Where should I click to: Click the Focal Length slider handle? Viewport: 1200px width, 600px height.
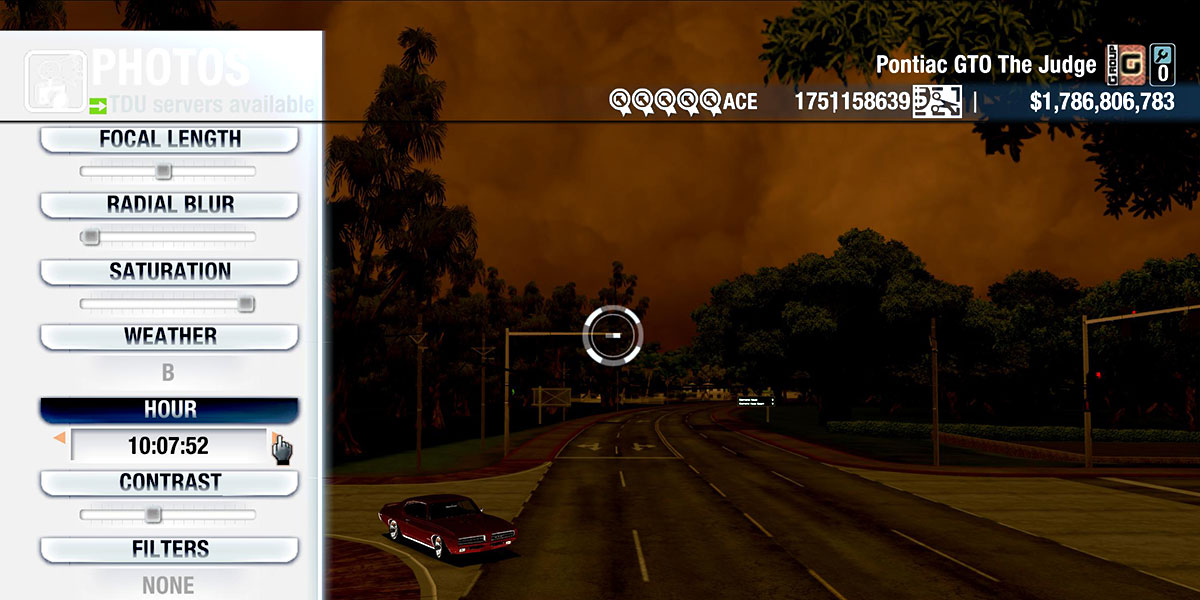pyautogui.click(x=163, y=172)
